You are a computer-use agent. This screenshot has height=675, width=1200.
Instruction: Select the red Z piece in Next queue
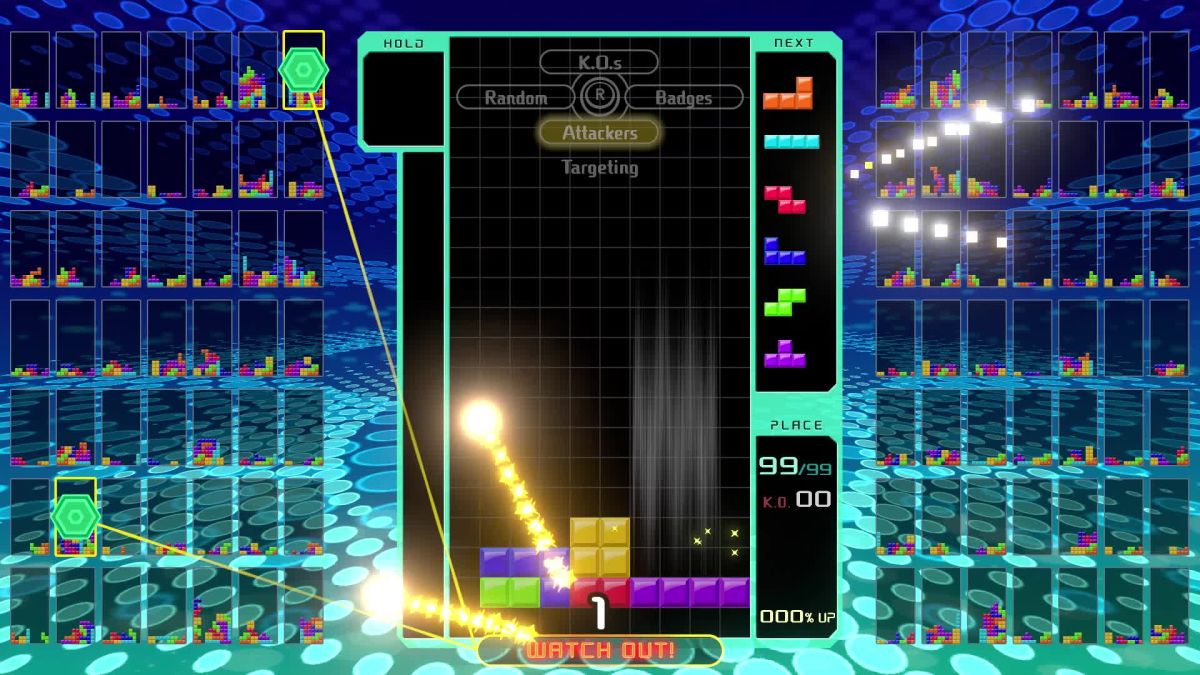[786, 199]
